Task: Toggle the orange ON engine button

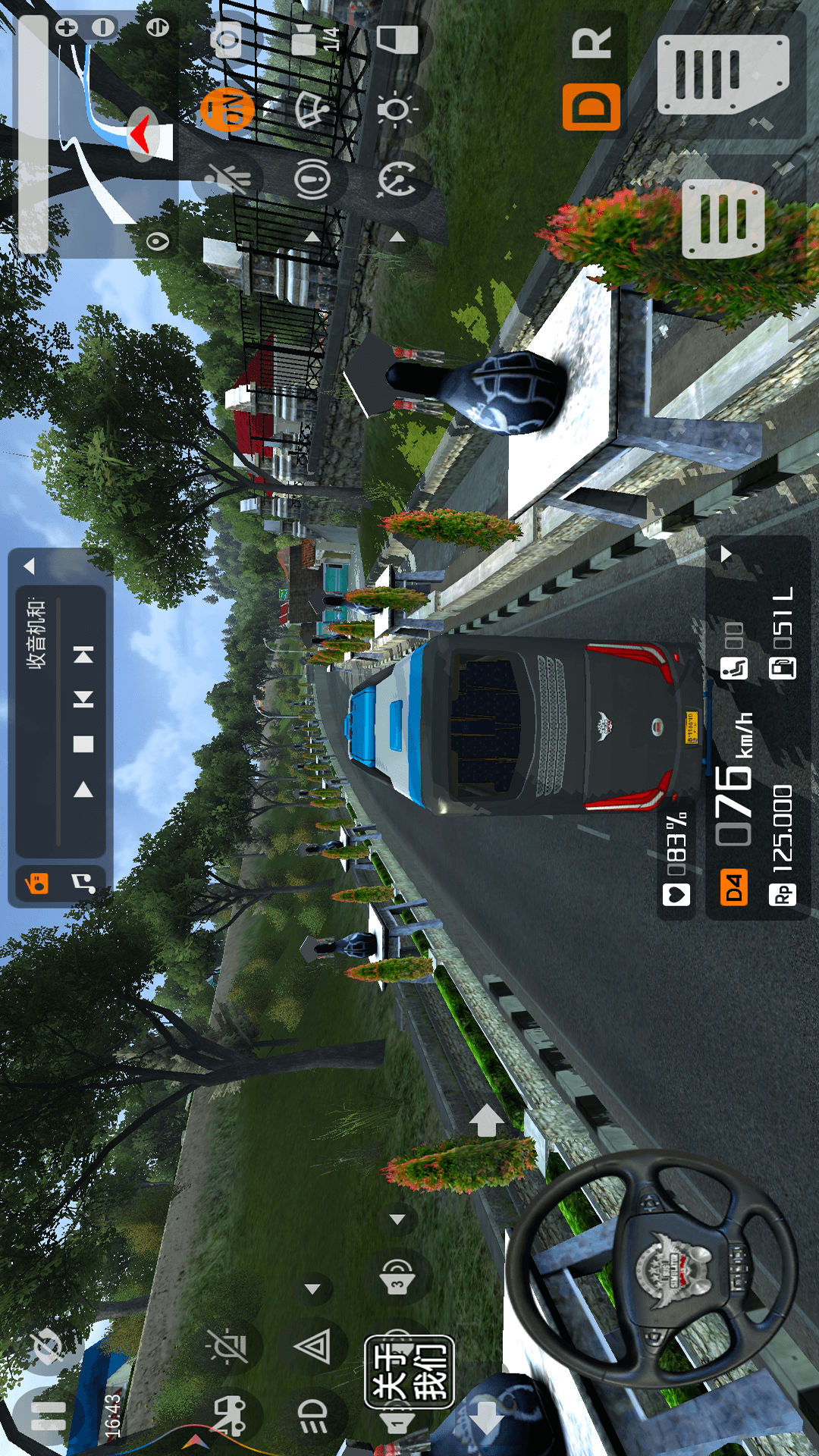Action: [x=227, y=110]
